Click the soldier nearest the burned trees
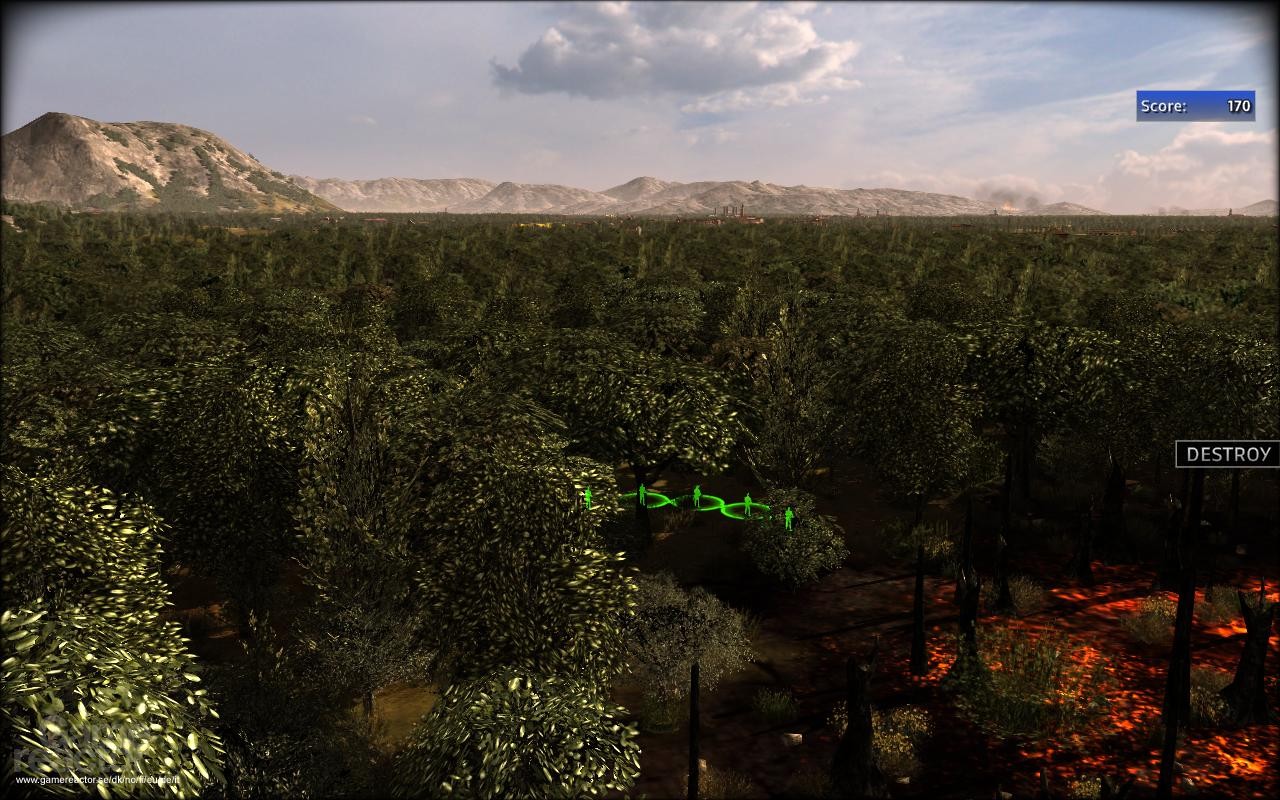The width and height of the screenshot is (1280, 800). tap(789, 519)
